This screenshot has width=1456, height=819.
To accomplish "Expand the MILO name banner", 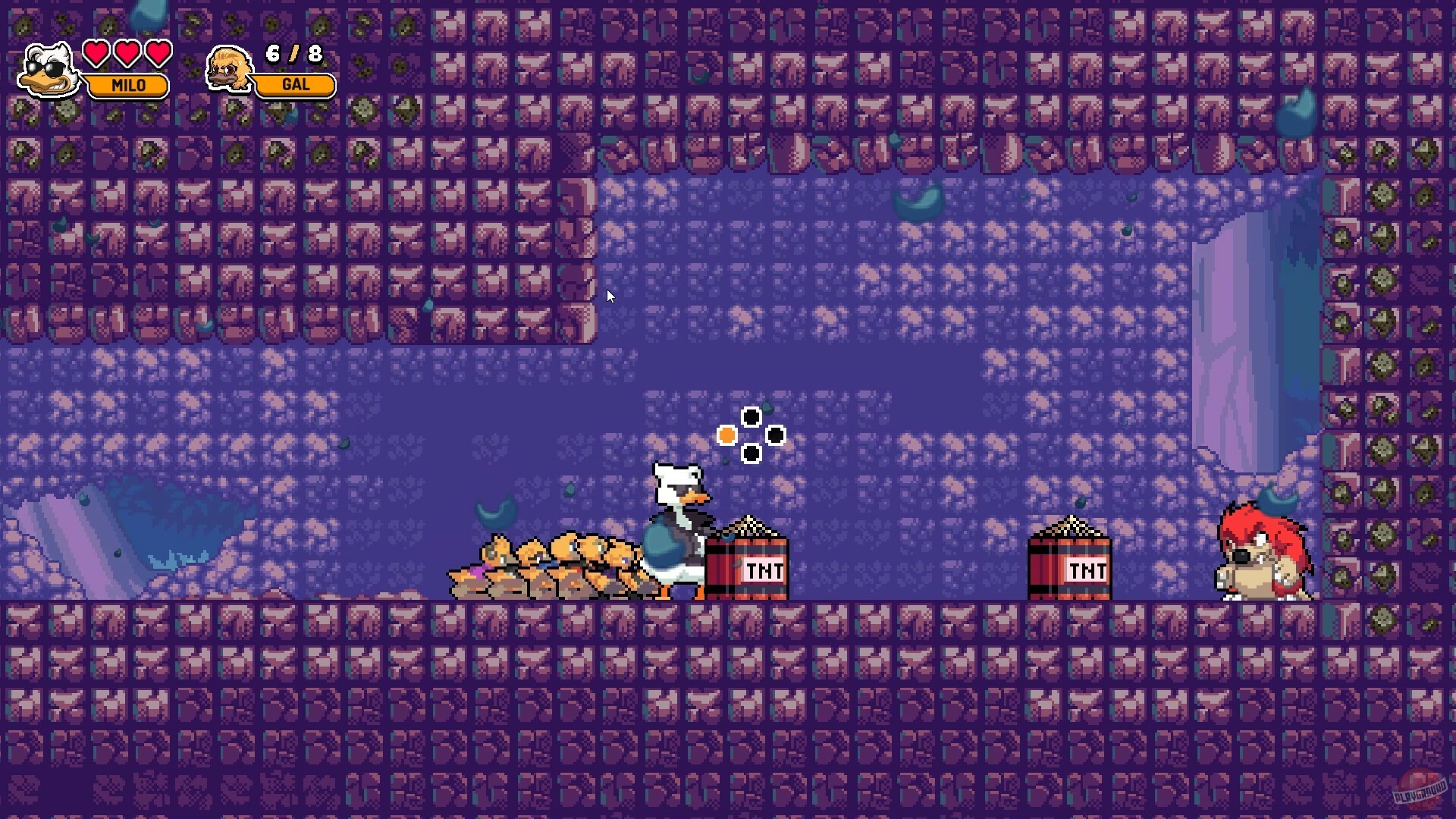I will point(129,86).
